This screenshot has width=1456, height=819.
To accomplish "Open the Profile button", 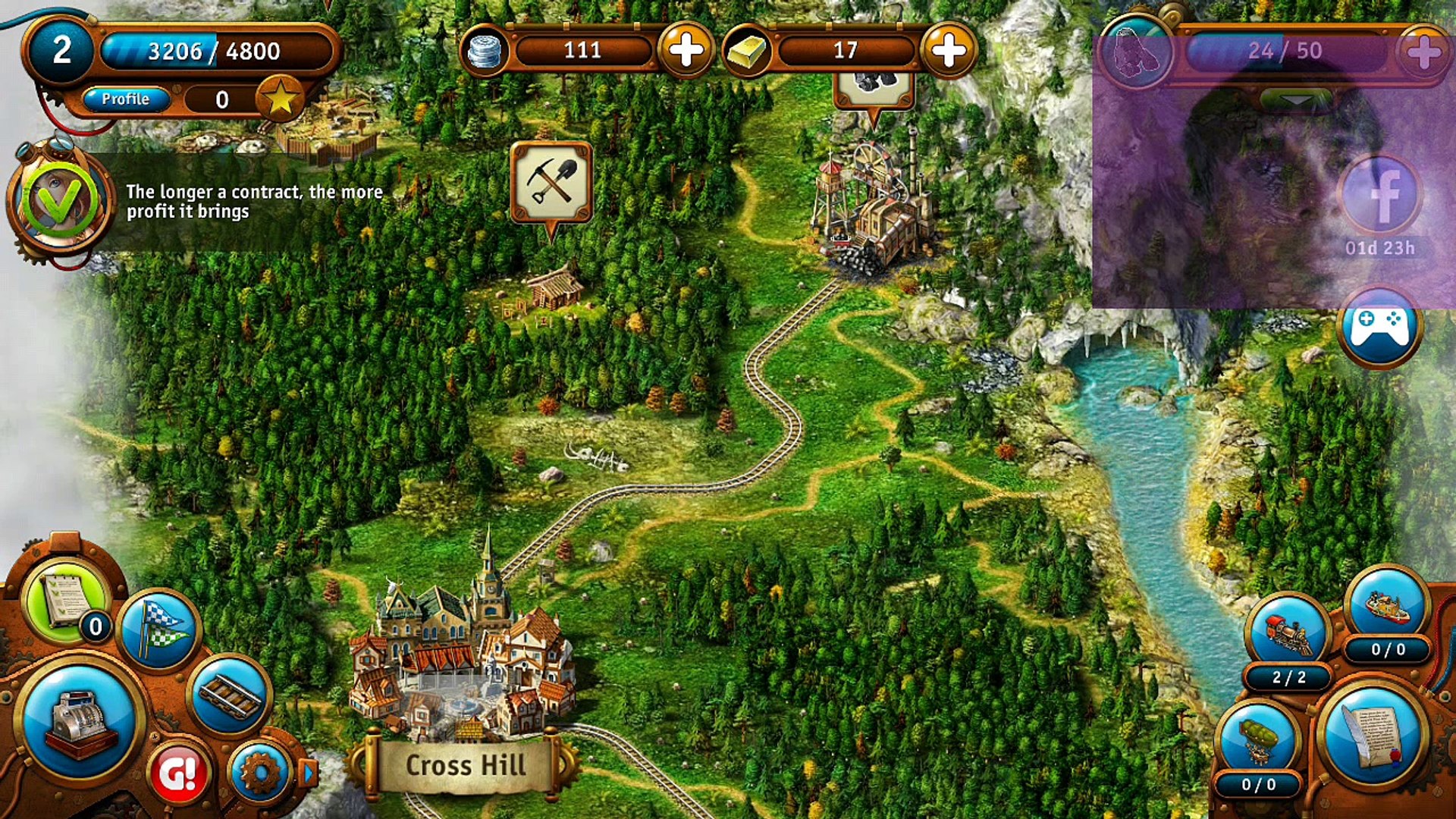I will click(126, 99).
